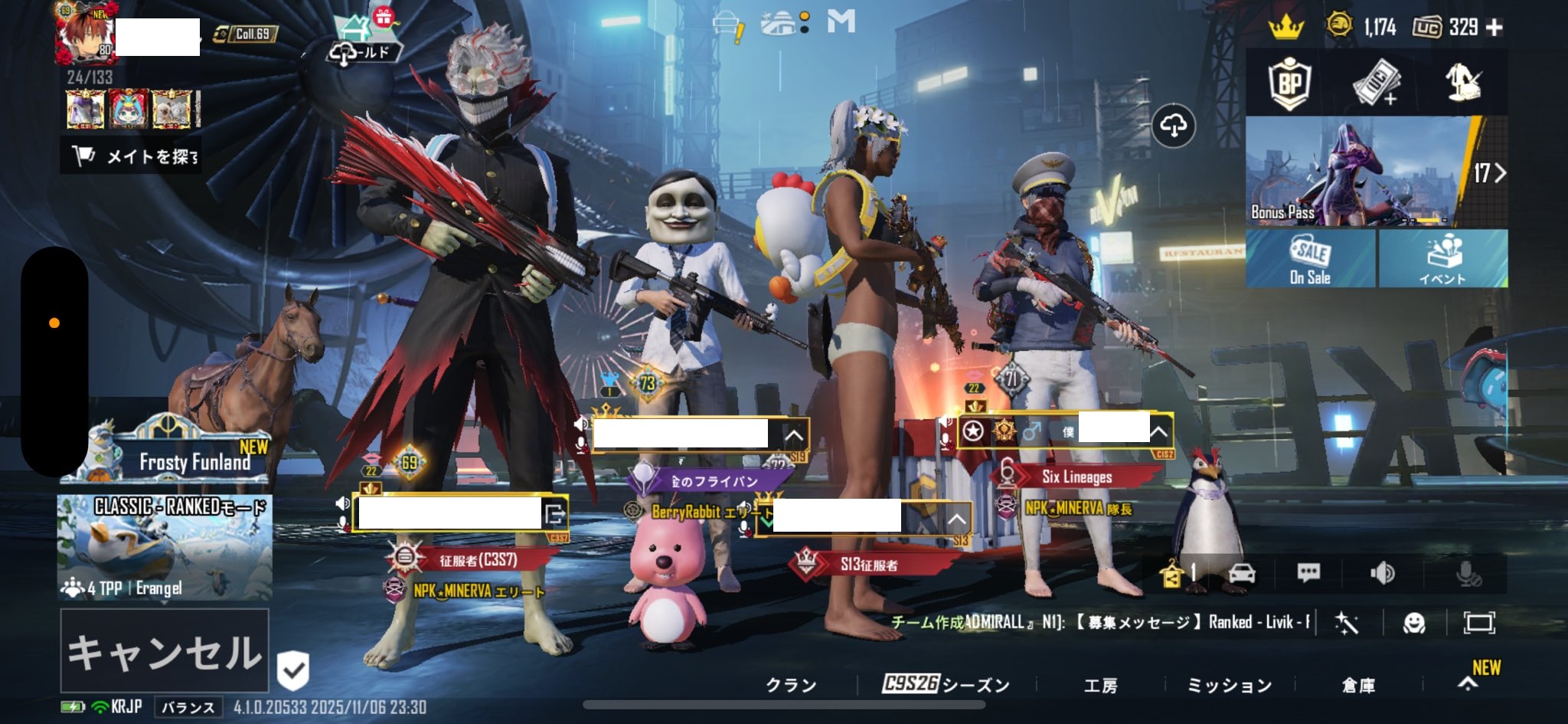Open the イベント events page
1568x724 pixels.
1443,259
